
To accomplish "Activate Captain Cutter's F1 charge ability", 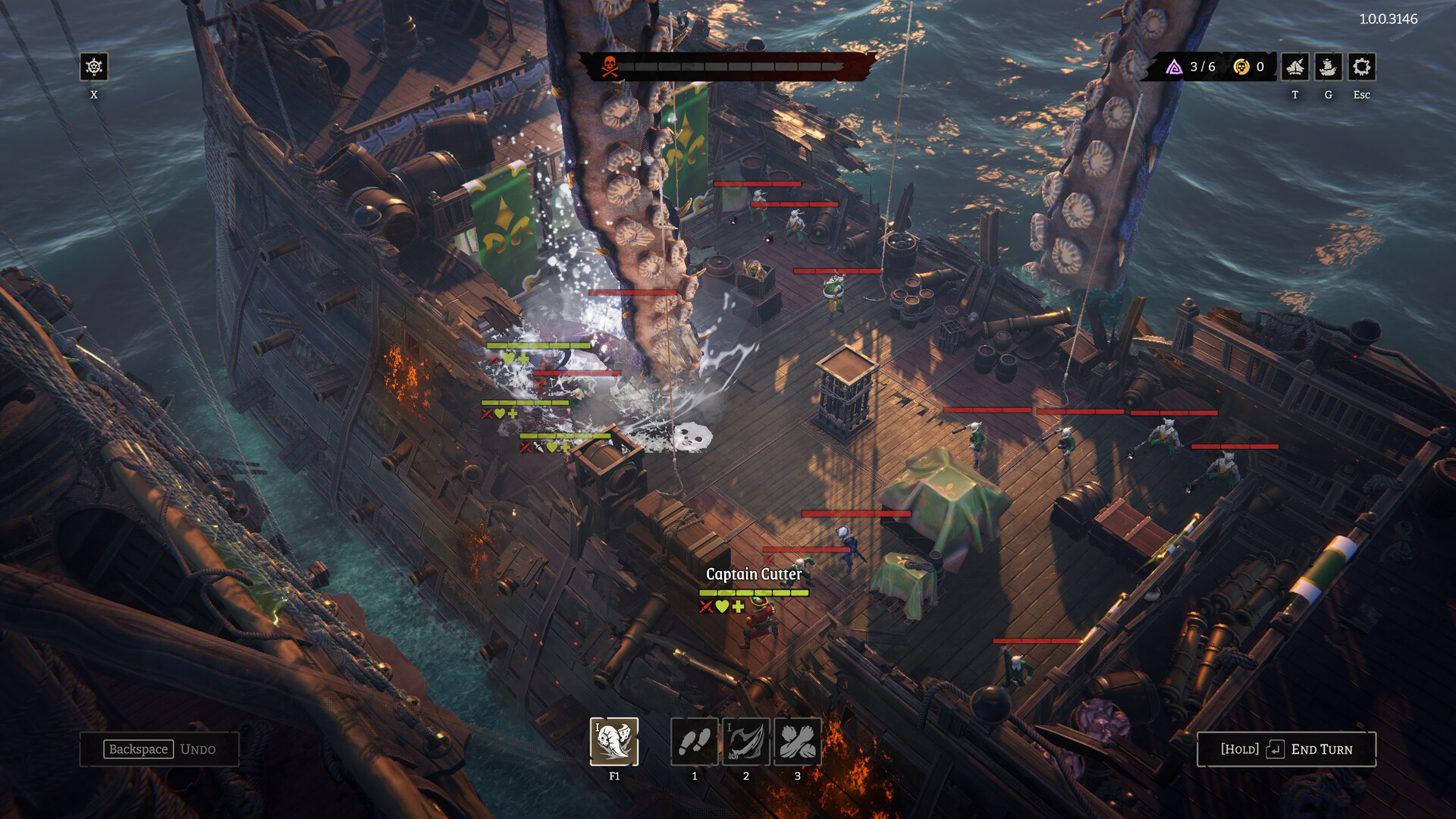I will (614, 742).
